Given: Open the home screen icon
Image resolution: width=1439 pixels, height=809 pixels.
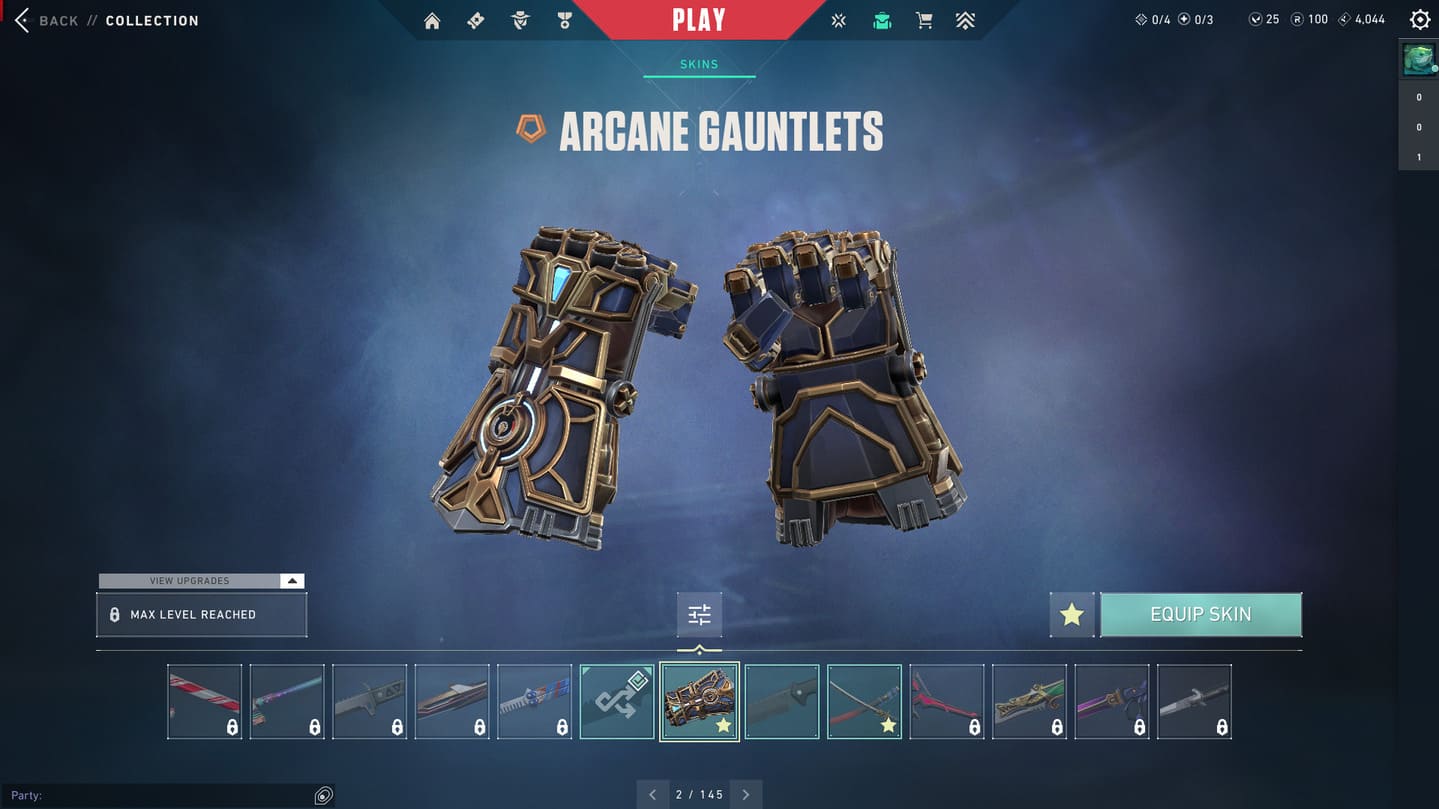Looking at the screenshot, I should (x=432, y=21).
